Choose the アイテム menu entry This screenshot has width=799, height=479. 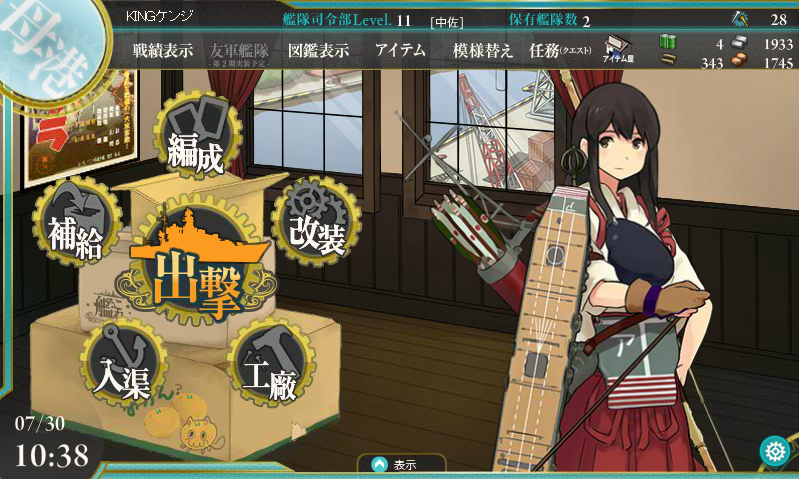tap(400, 51)
